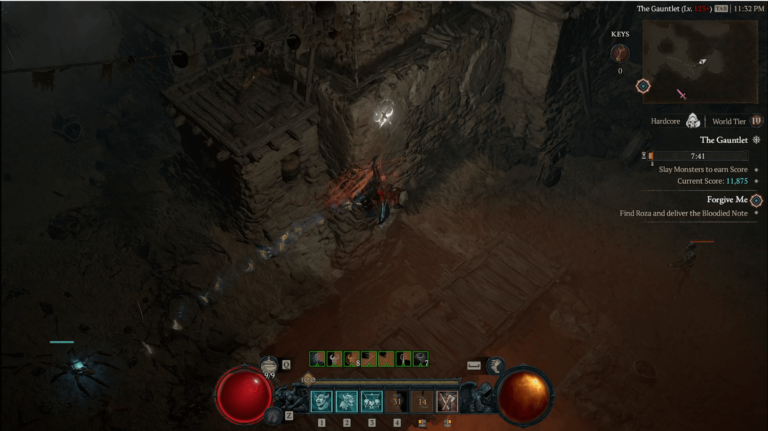Click the horse mount icon beside health globe
Viewport: 768px width, 431px height.
click(270, 415)
